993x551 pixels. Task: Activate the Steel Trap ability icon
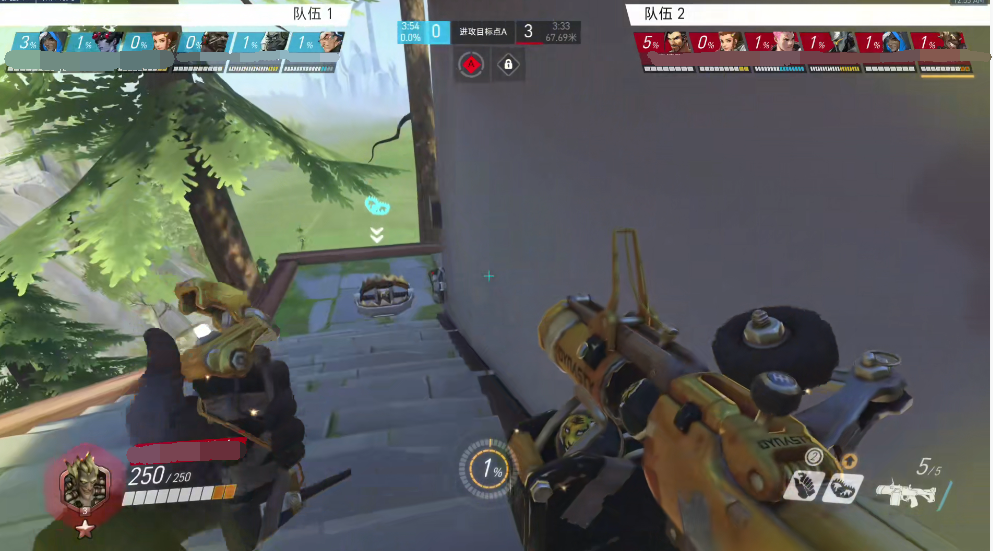point(841,486)
